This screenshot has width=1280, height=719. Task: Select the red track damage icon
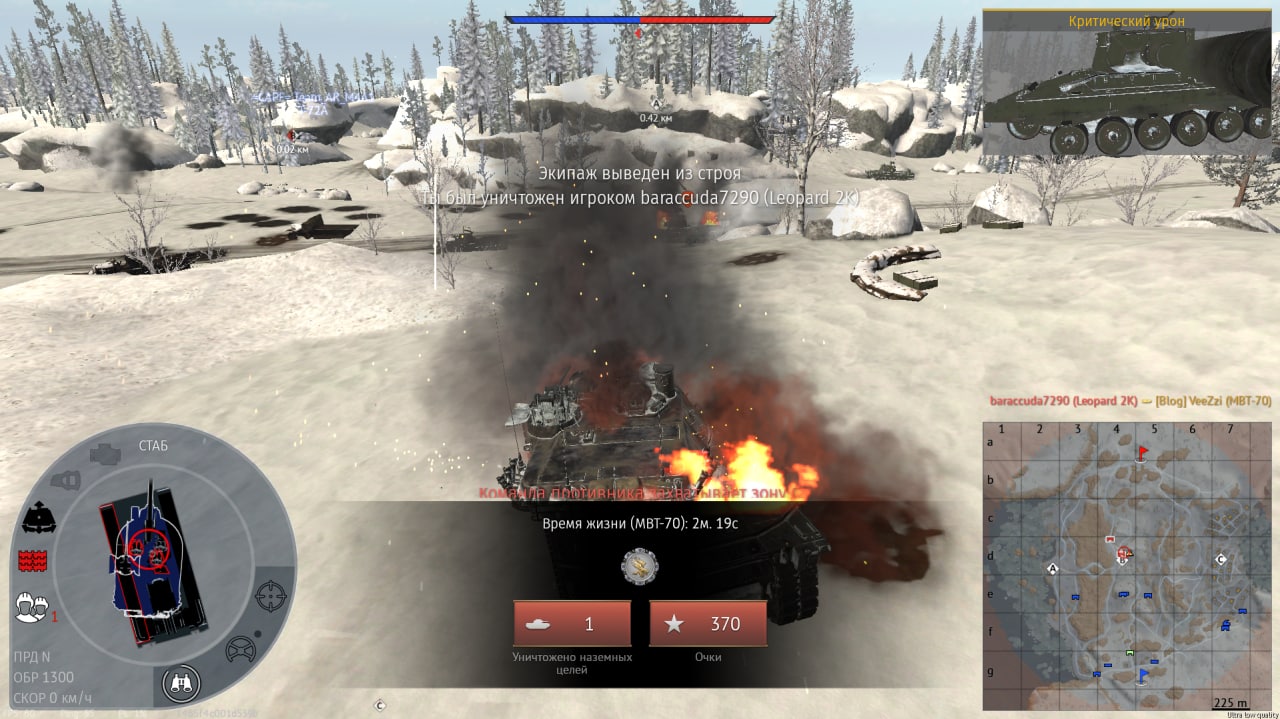(x=33, y=560)
